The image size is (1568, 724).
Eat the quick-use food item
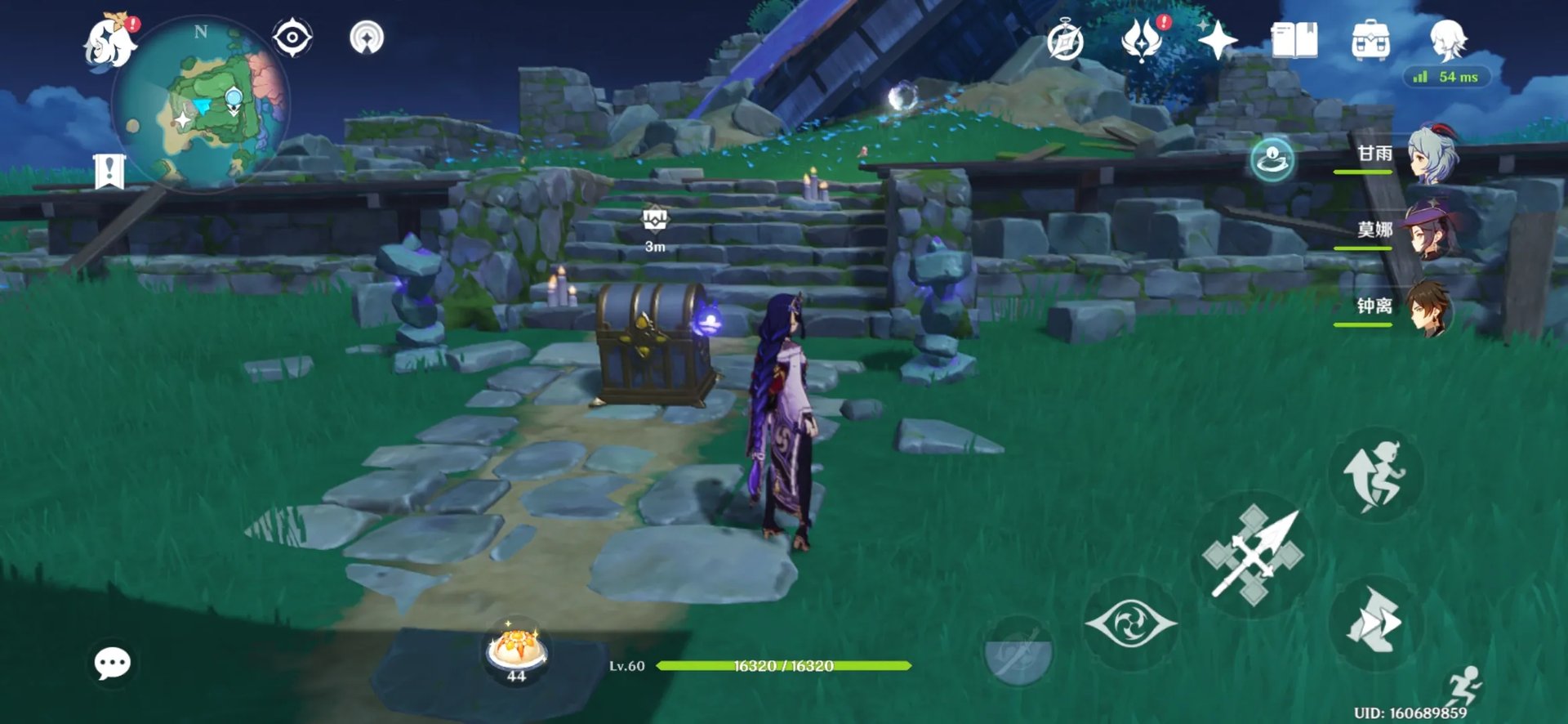[516, 651]
